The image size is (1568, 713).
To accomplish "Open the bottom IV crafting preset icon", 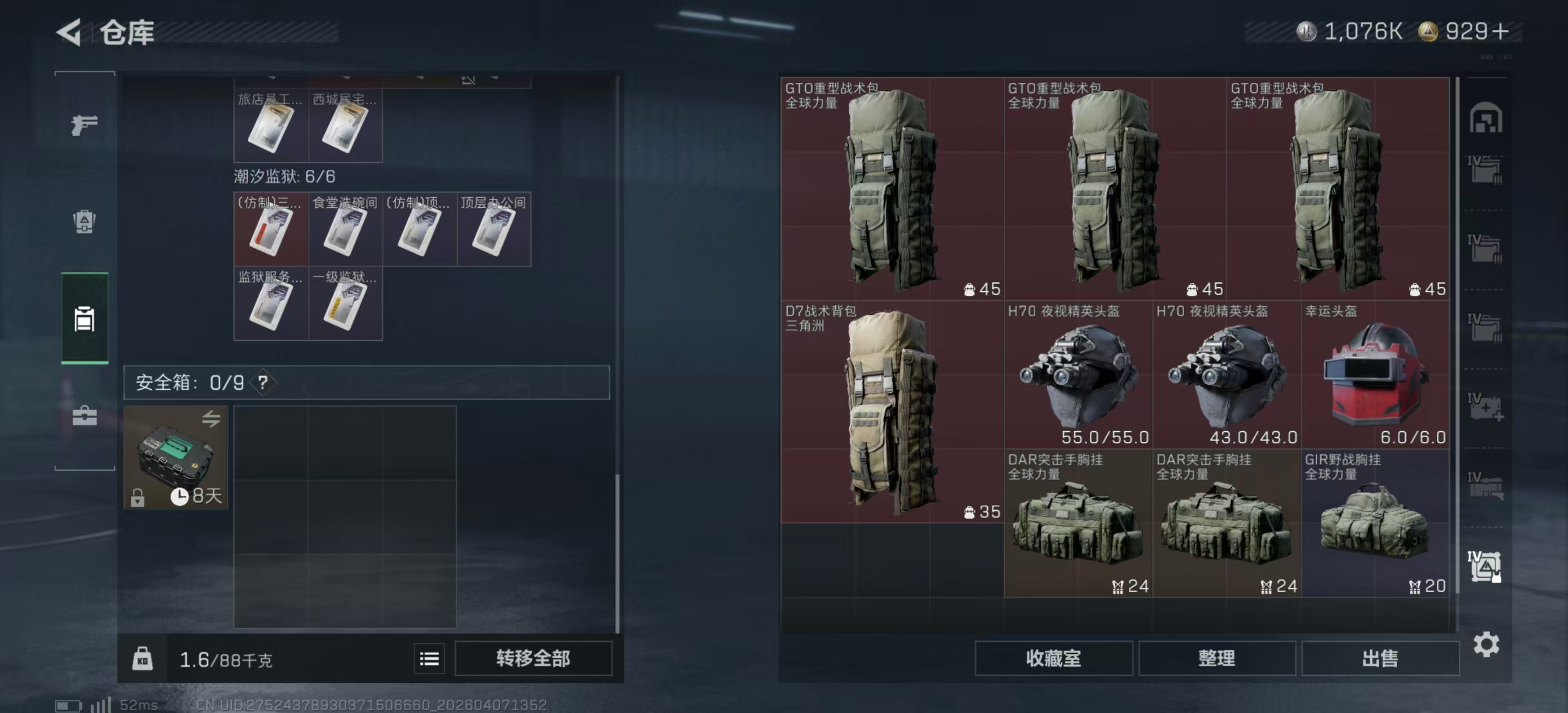I will [1486, 567].
